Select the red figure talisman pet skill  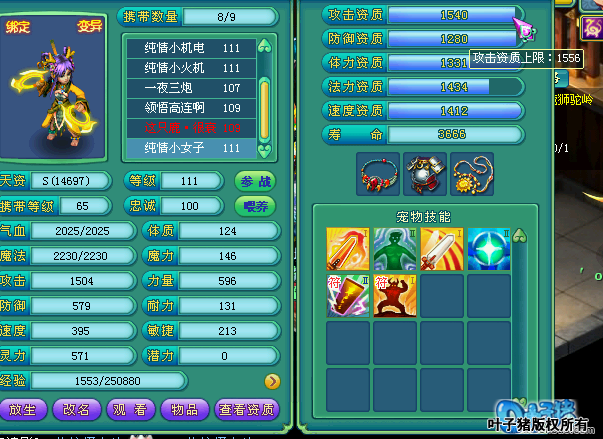point(394,296)
